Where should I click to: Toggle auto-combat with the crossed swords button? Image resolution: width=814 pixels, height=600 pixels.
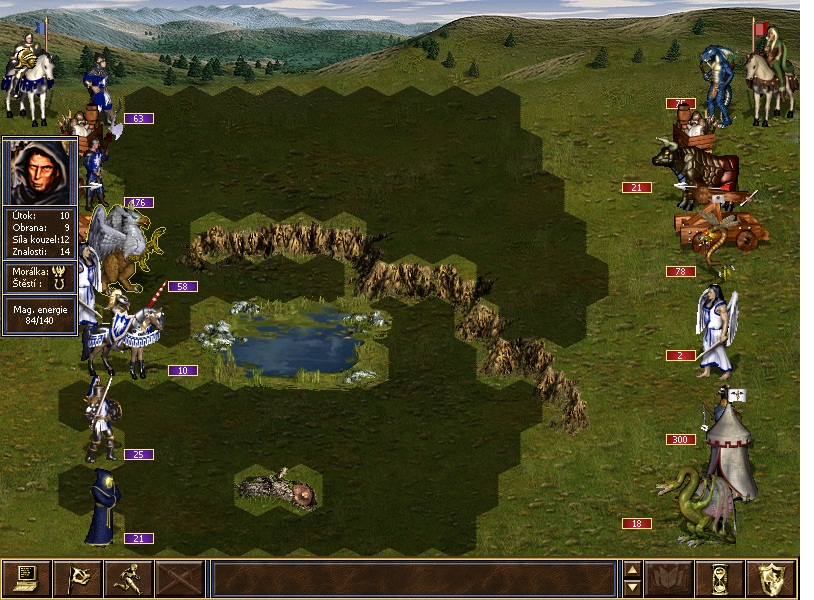[180, 579]
